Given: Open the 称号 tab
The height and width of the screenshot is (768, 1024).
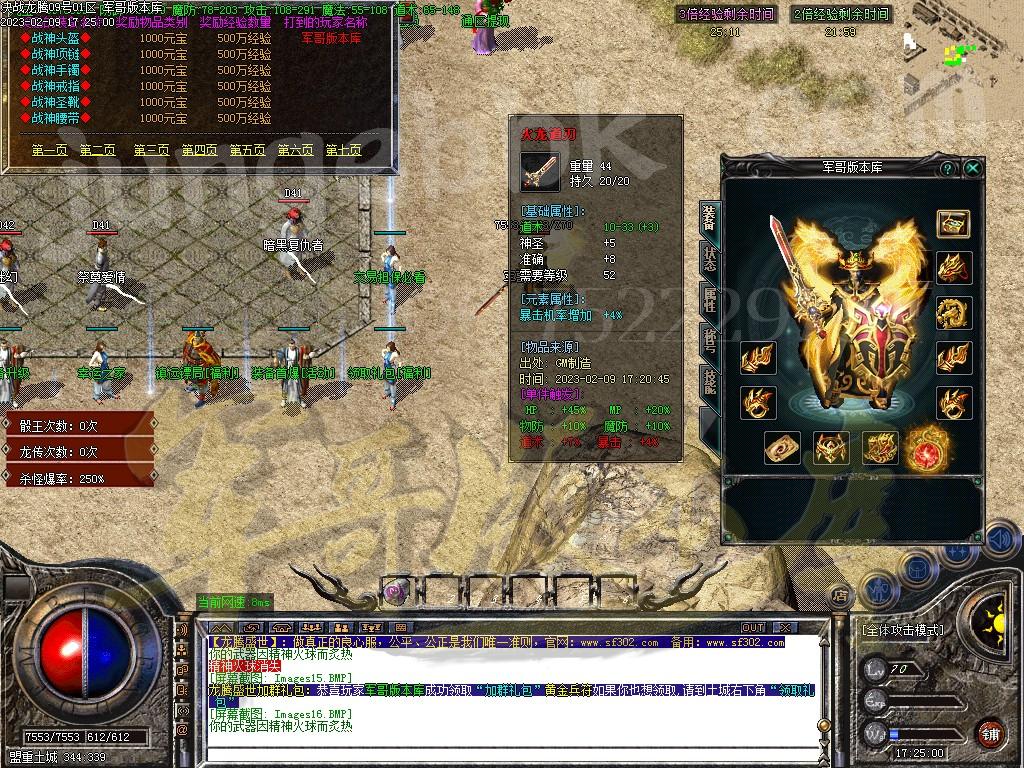Looking at the screenshot, I should (x=709, y=341).
